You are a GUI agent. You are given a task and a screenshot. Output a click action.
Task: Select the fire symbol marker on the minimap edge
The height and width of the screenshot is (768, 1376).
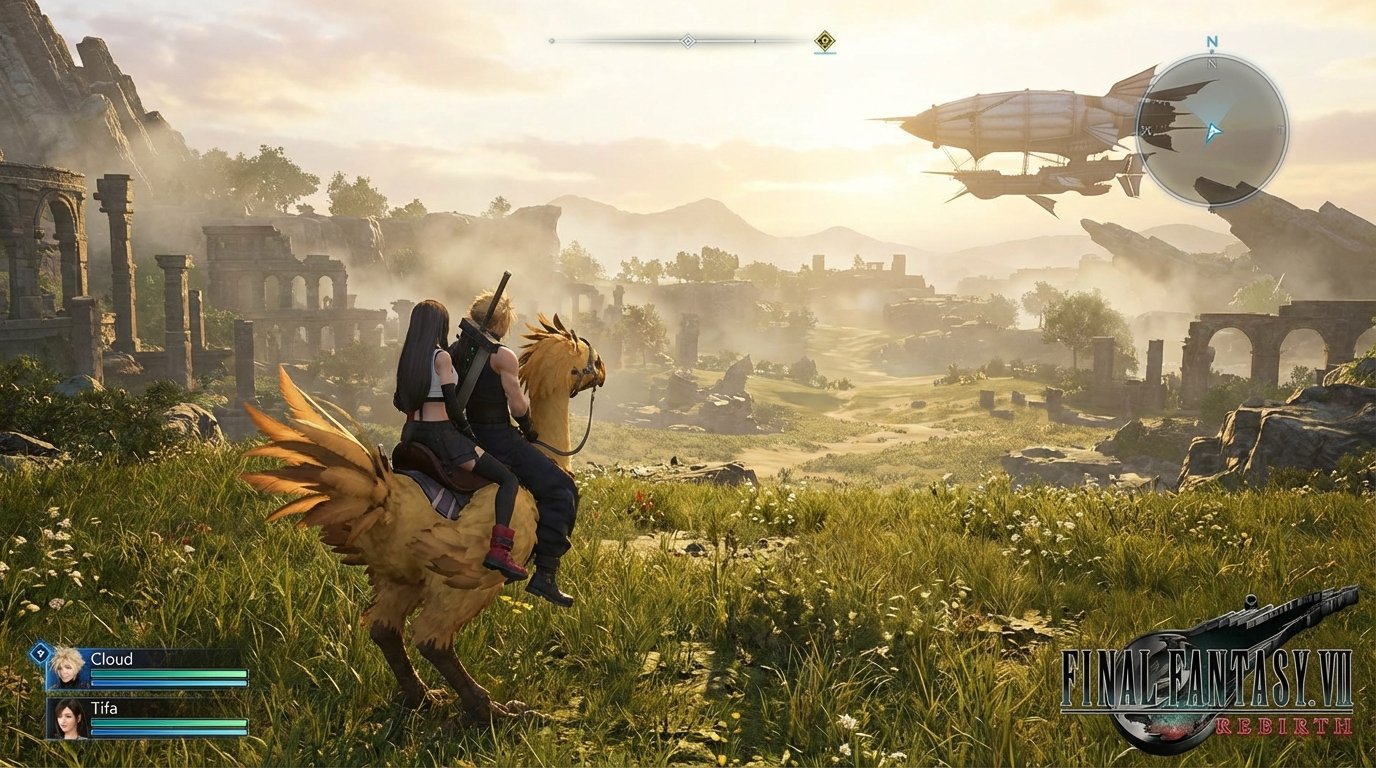pyautogui.click(x=1146, y=130)
